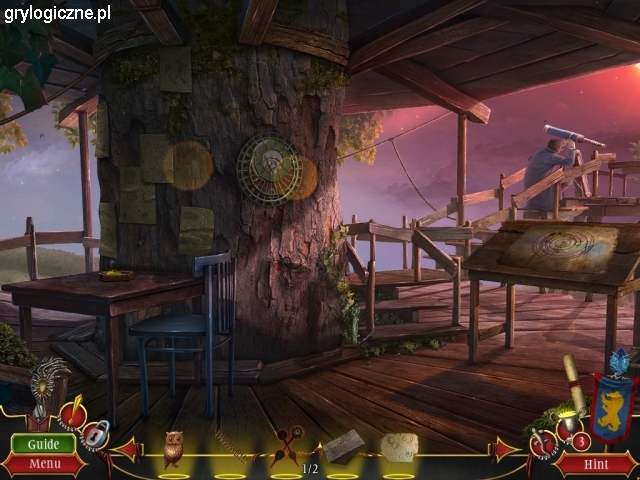Open the exclamation mark task icon
640x480 pixels.
point(72,412)
